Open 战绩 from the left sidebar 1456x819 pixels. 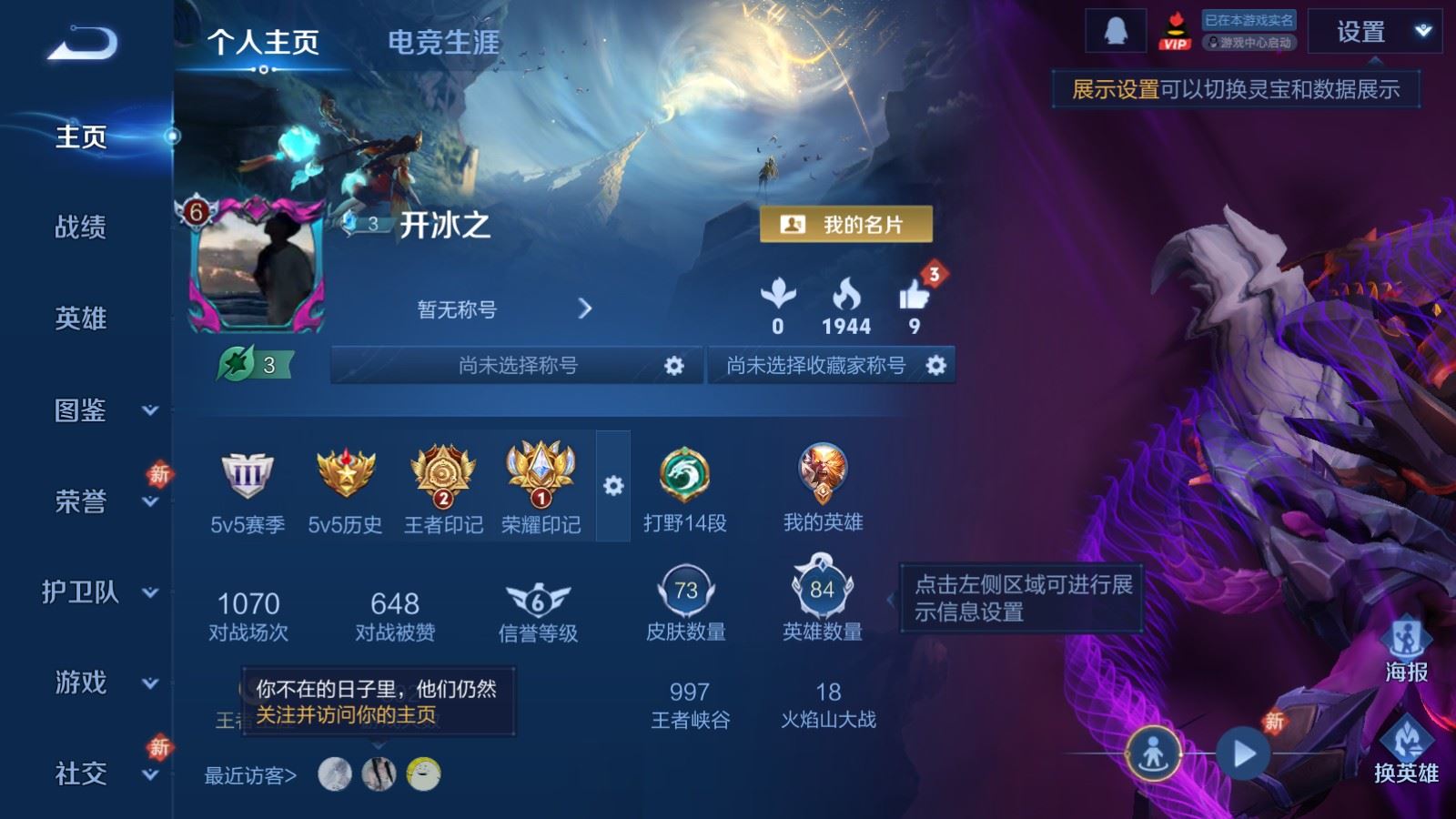click(x=80, y=228)
